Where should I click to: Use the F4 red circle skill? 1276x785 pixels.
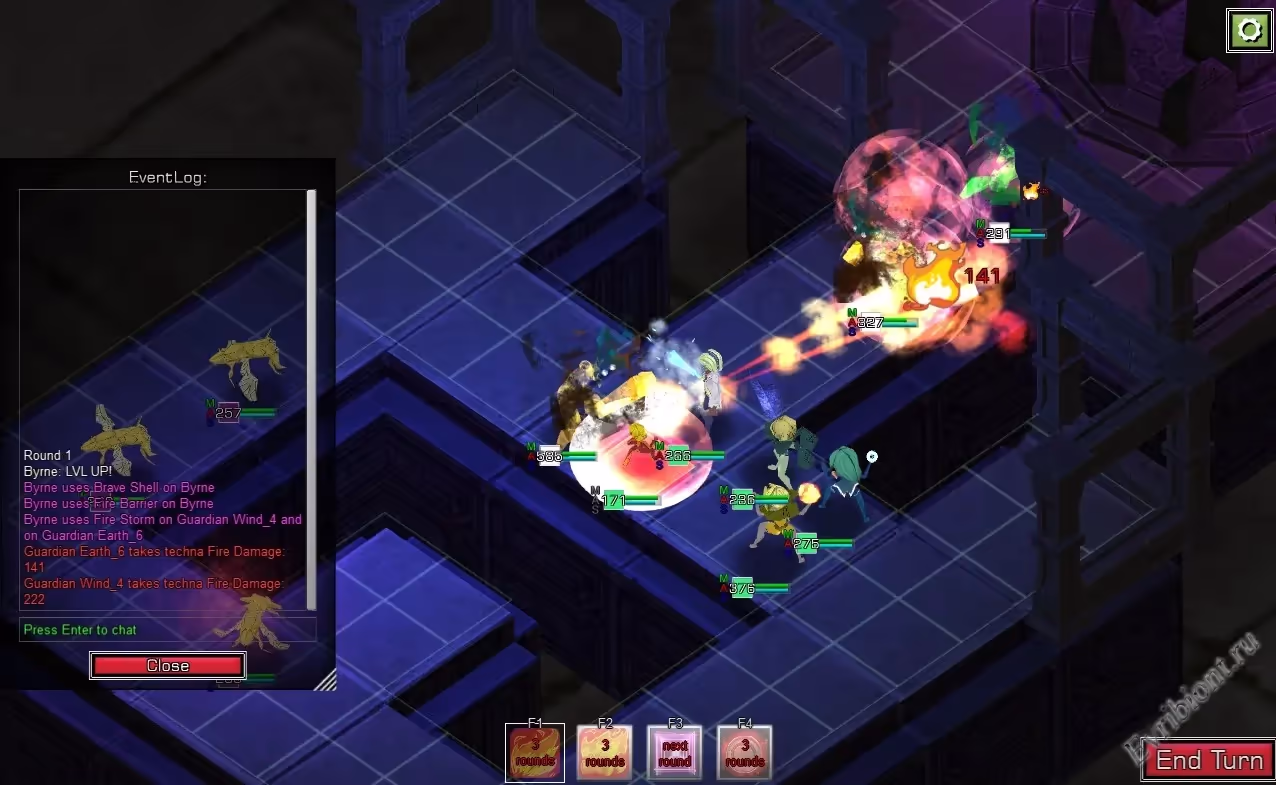point(745,753)
